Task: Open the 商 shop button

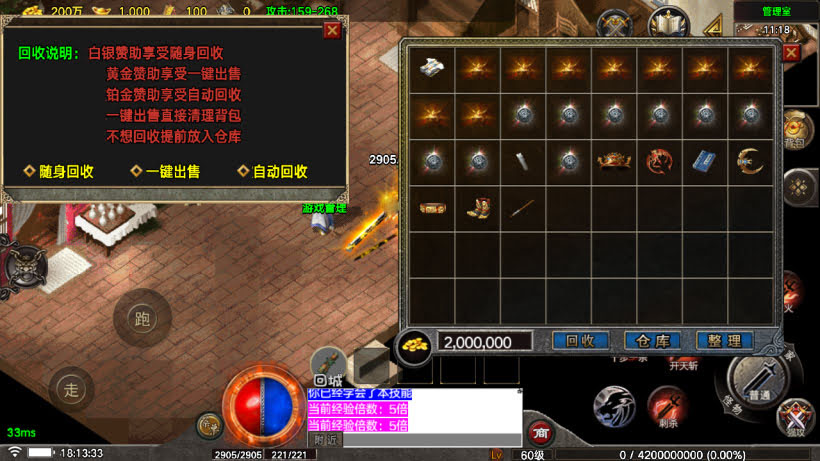Action: (x=541, y=432)
